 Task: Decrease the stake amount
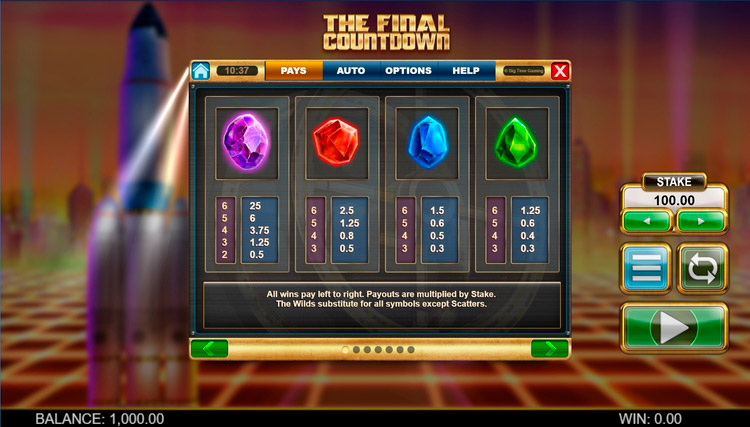click(646, 221)
